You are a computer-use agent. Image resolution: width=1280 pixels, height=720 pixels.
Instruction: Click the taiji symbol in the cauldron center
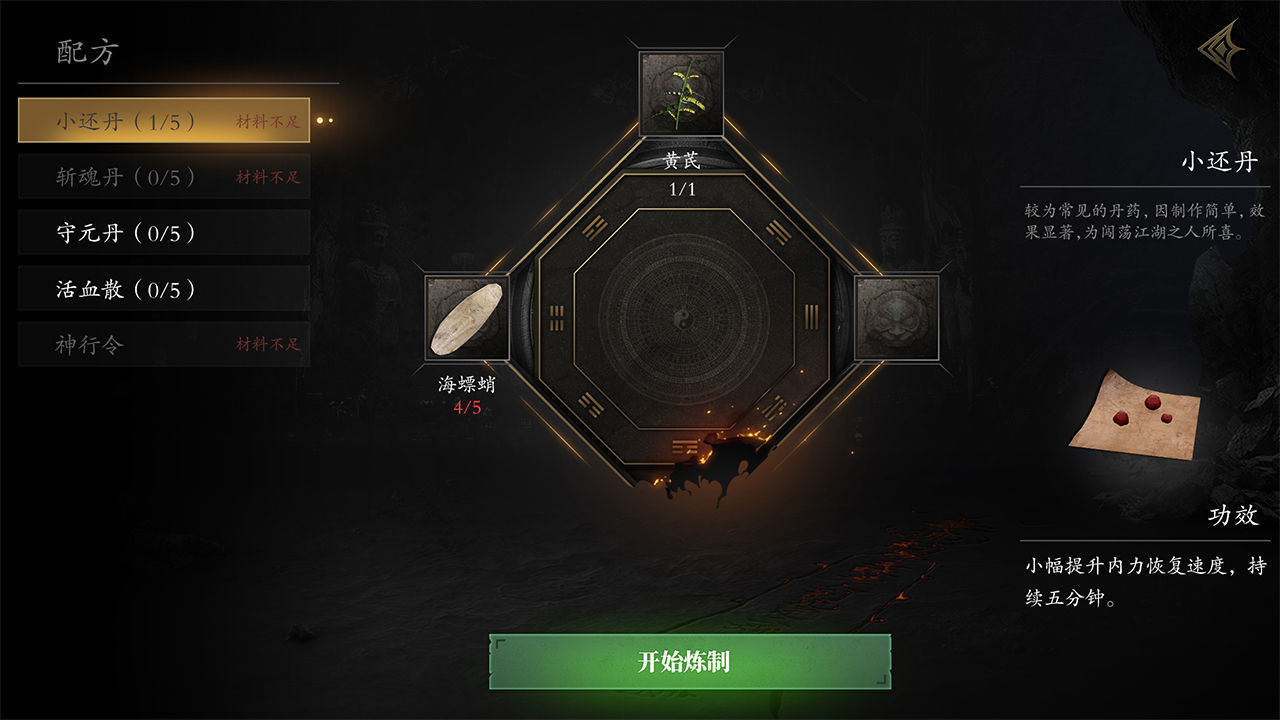pos(683,316)
